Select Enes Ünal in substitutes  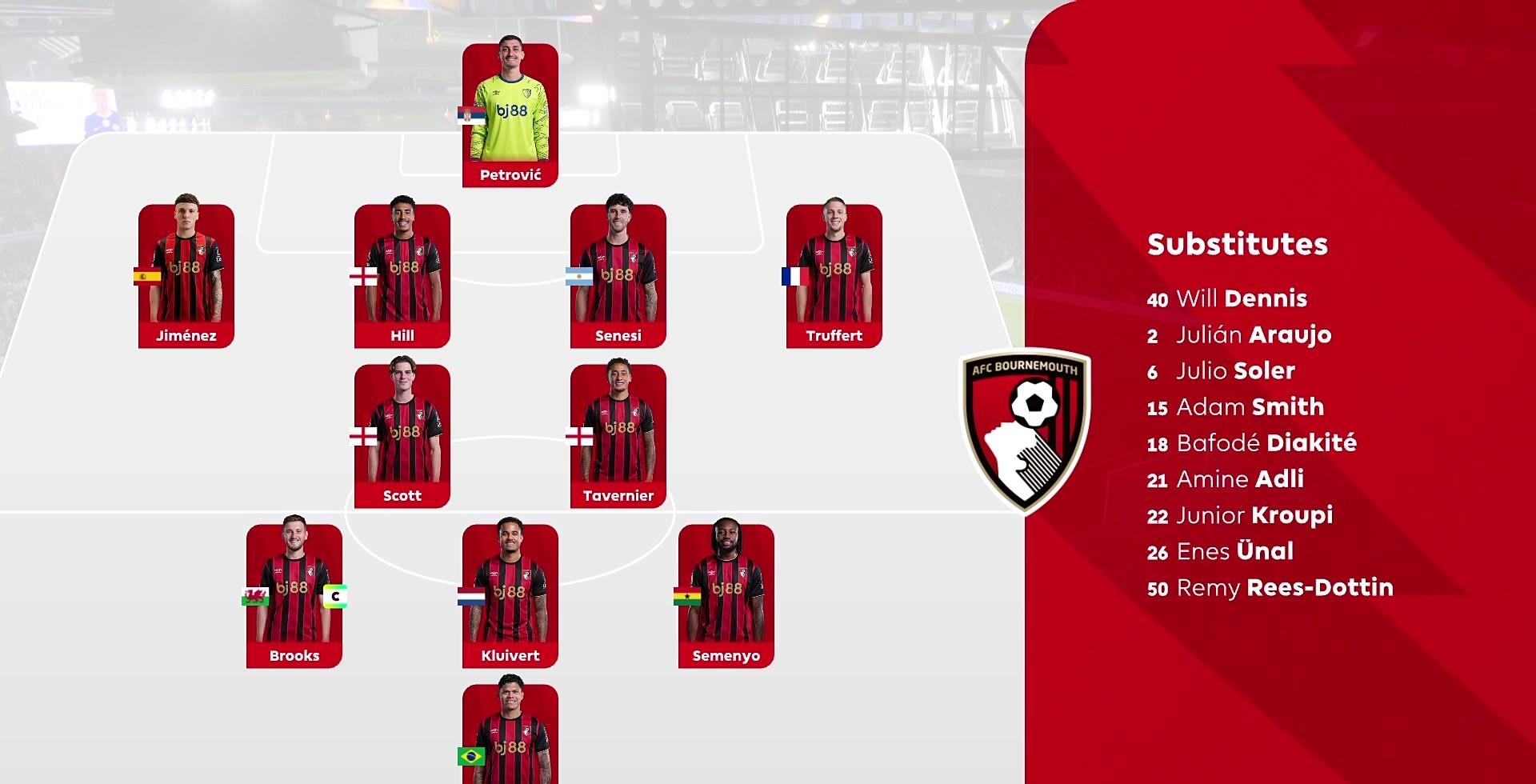(1220, 551)
